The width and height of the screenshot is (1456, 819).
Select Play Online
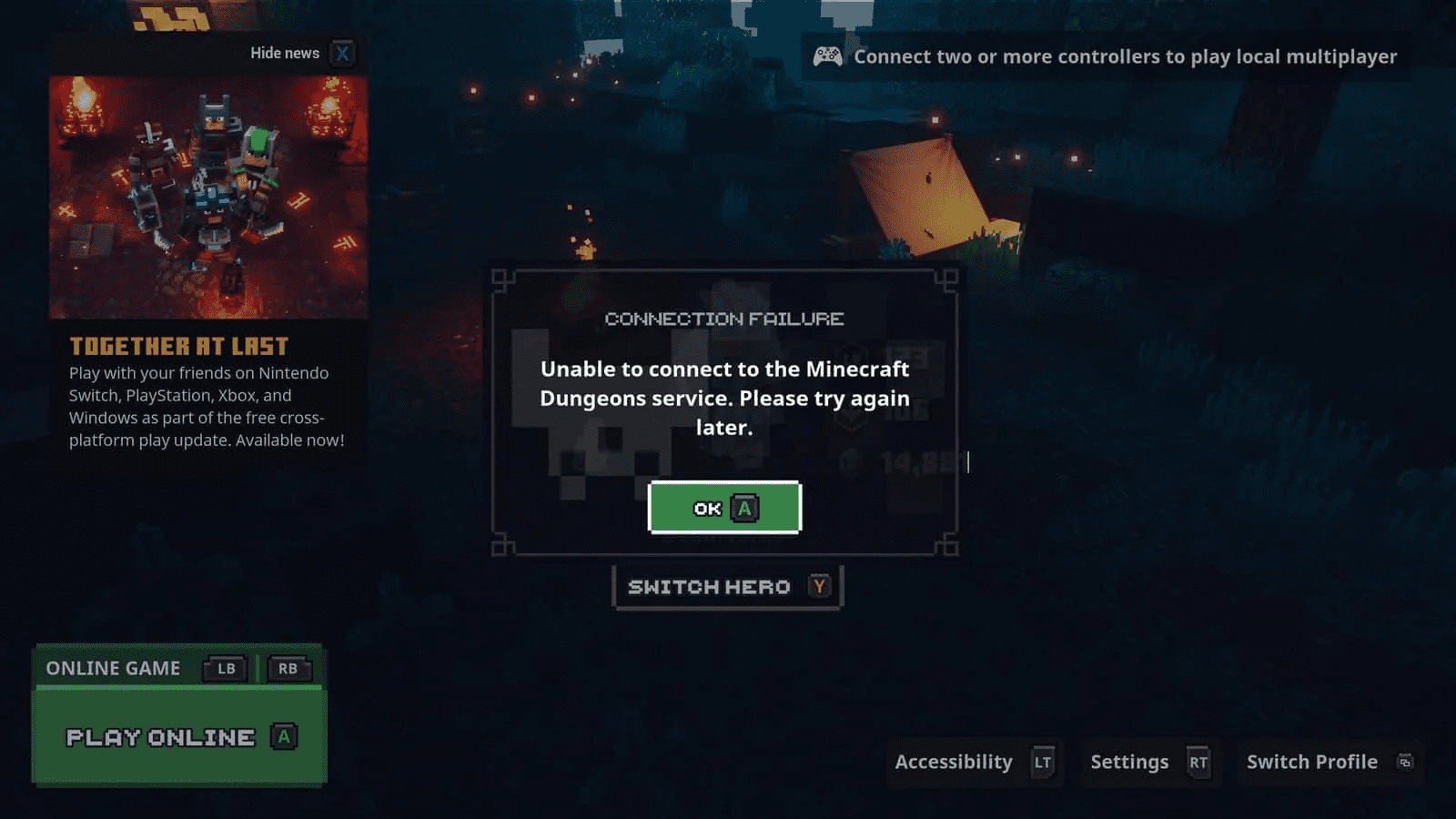(x=159, y=737)
